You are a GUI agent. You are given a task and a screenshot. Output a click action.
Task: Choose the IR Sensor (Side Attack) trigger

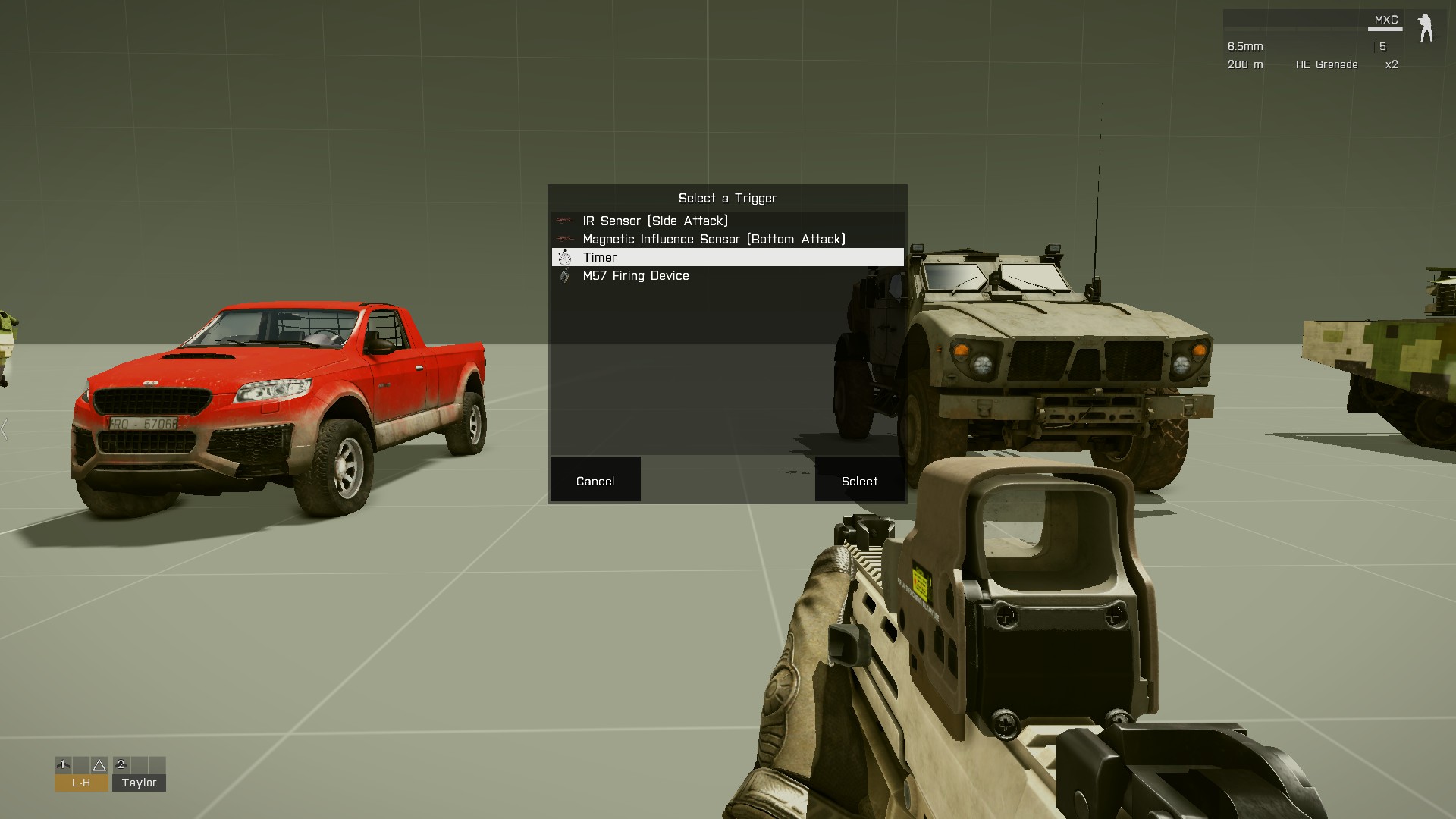tap(655, 221)
